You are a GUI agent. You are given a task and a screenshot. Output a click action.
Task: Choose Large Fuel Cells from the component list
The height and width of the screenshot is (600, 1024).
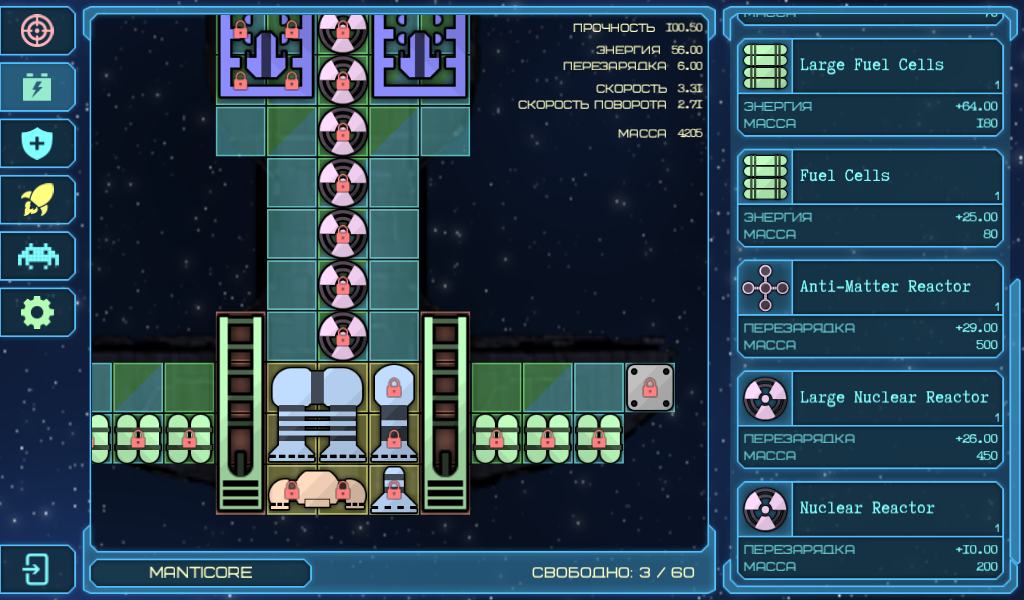point(869,87)
